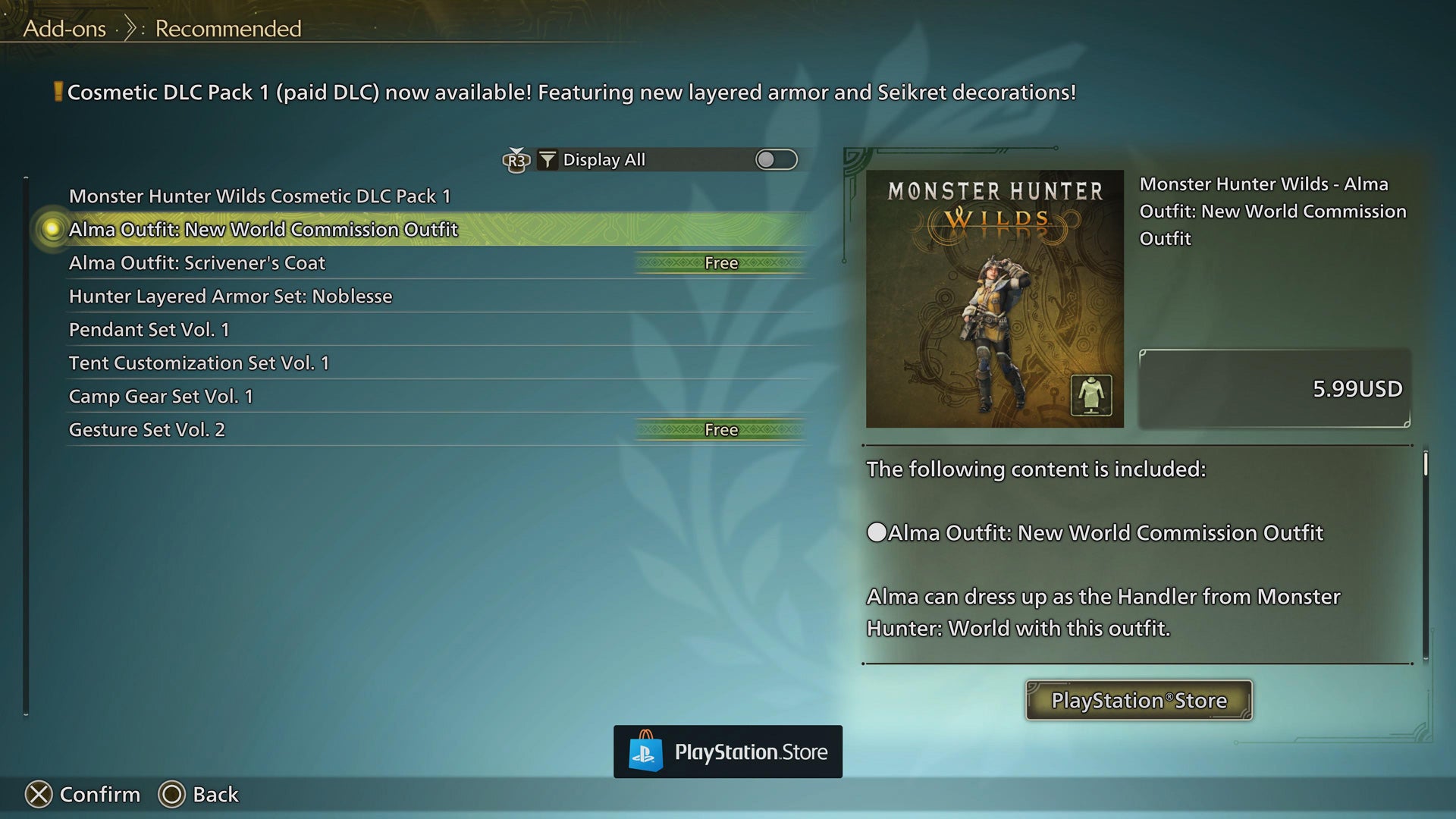This screenshot has height=819, width=1456.
Task: Click the Free banner on Gesture Set Vol. 2
Action: [719, 430]
